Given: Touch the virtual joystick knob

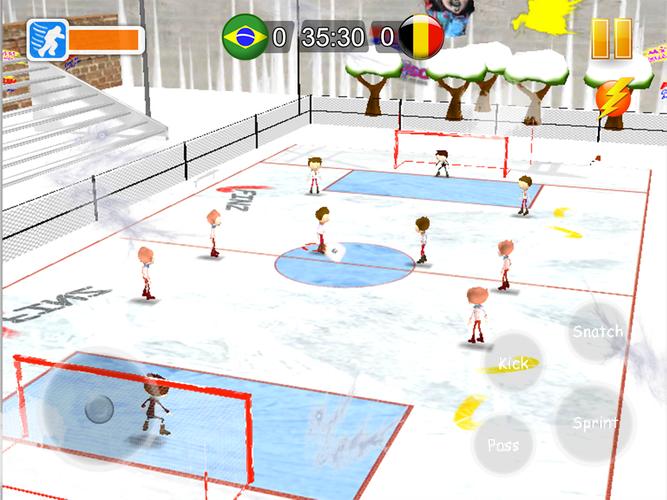Looking at the screenshot, I should [x=98, y=409].
